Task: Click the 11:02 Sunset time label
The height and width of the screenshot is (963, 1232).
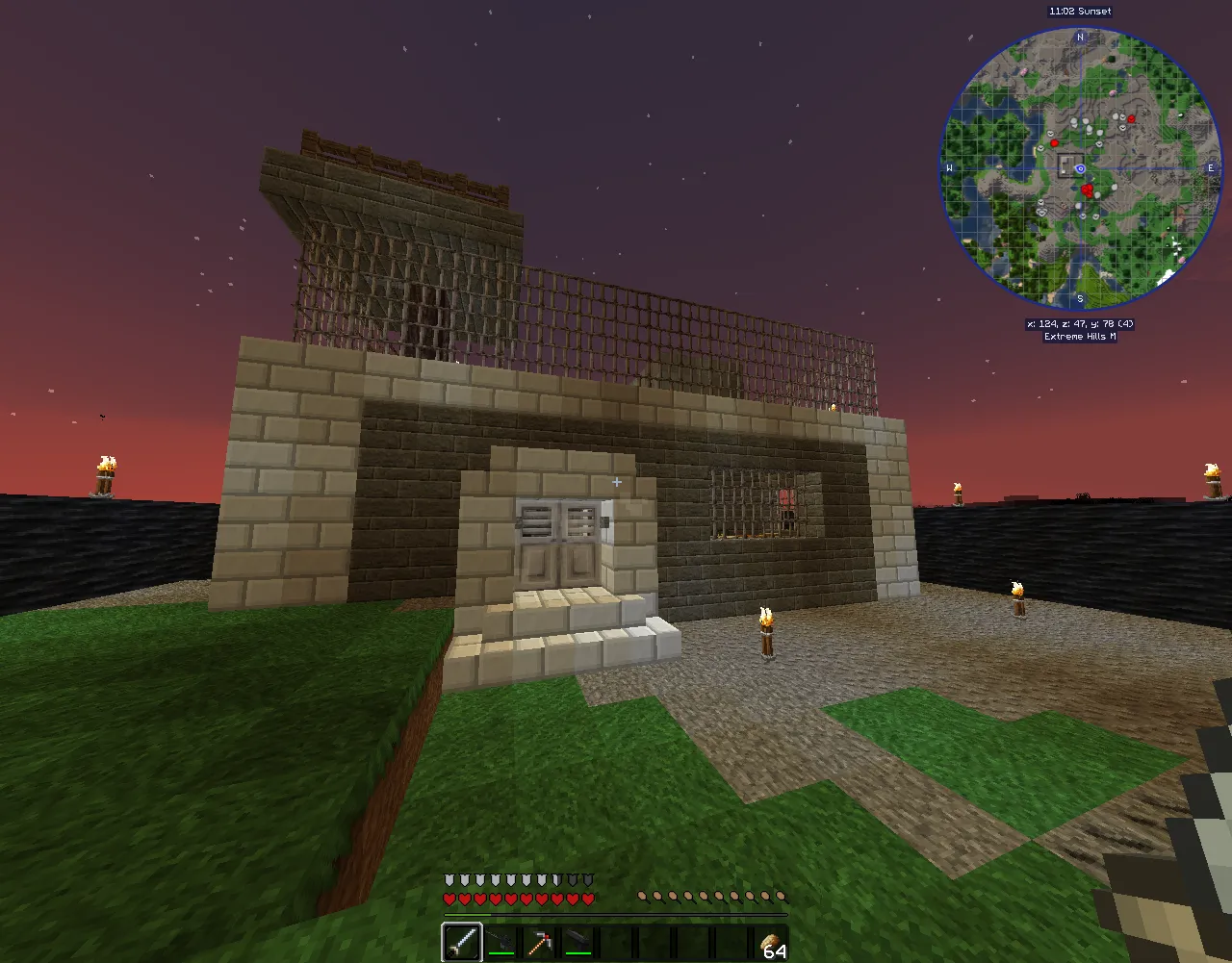Action: (1080, 11)
